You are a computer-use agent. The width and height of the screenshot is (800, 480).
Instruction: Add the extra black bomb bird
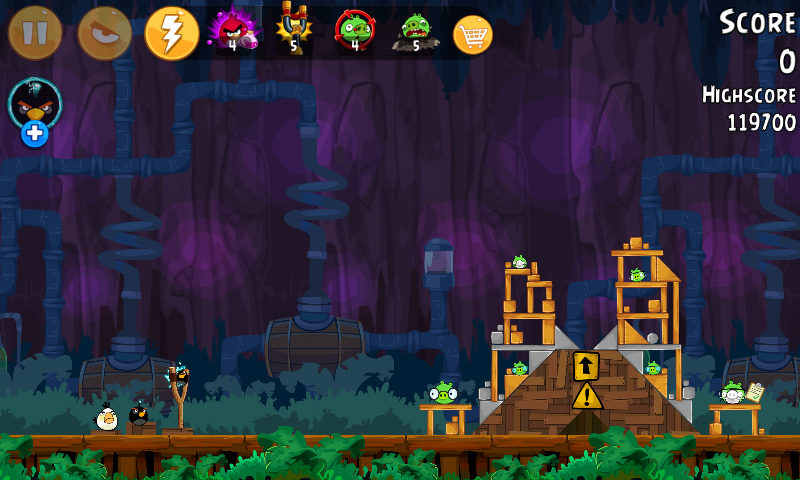(35, 110)
